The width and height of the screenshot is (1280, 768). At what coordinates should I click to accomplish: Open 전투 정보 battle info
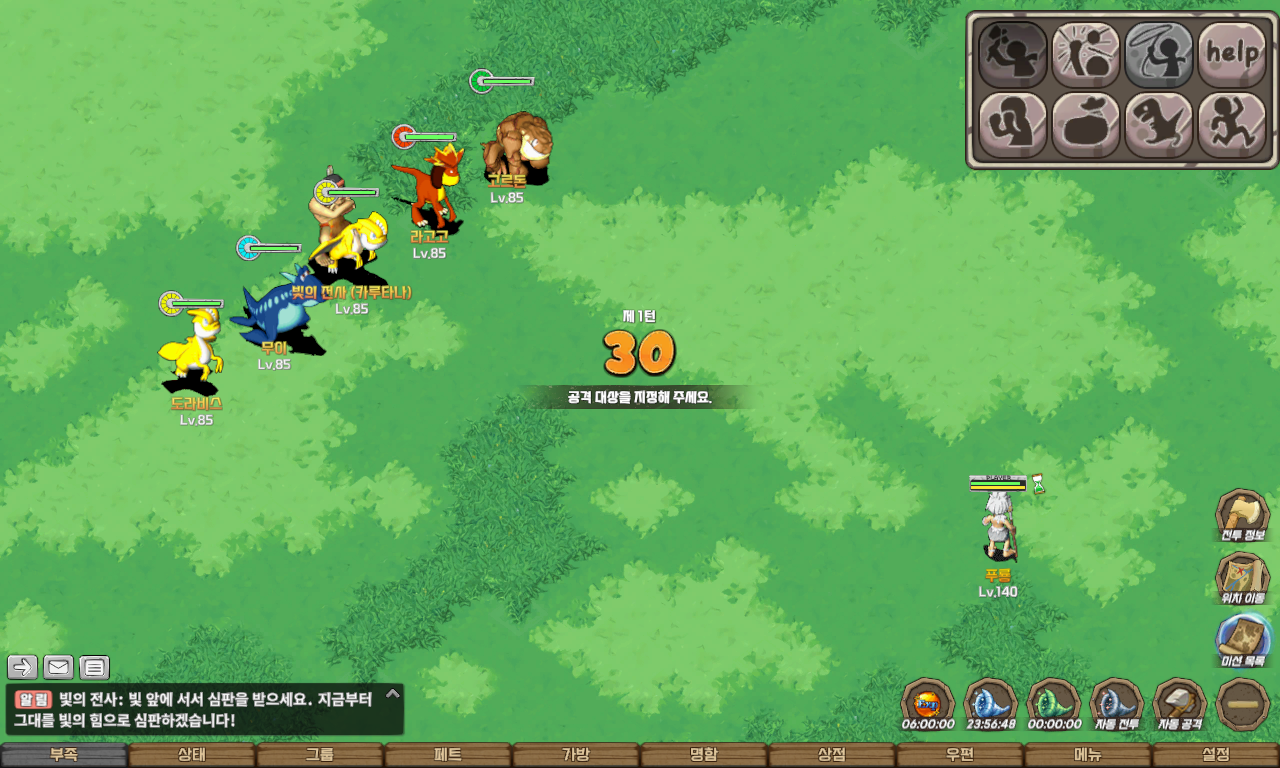[1242, 516]
